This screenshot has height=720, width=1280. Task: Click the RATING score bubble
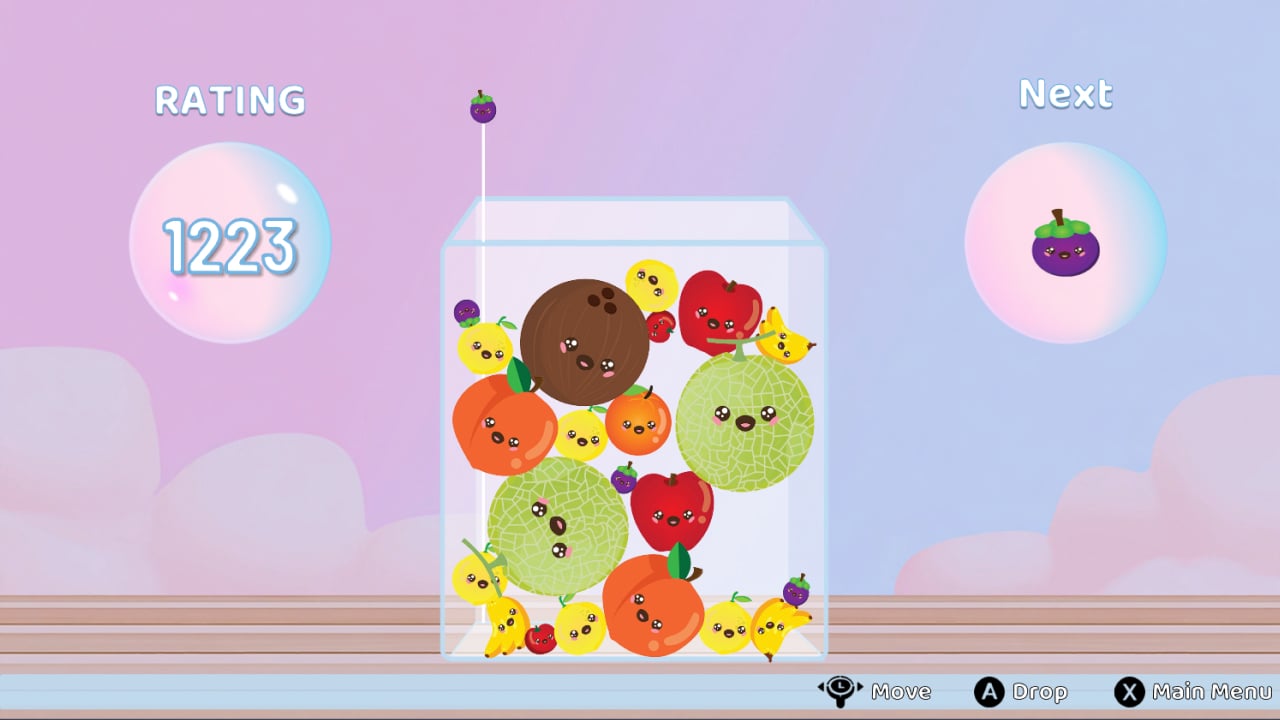[231, 240]
